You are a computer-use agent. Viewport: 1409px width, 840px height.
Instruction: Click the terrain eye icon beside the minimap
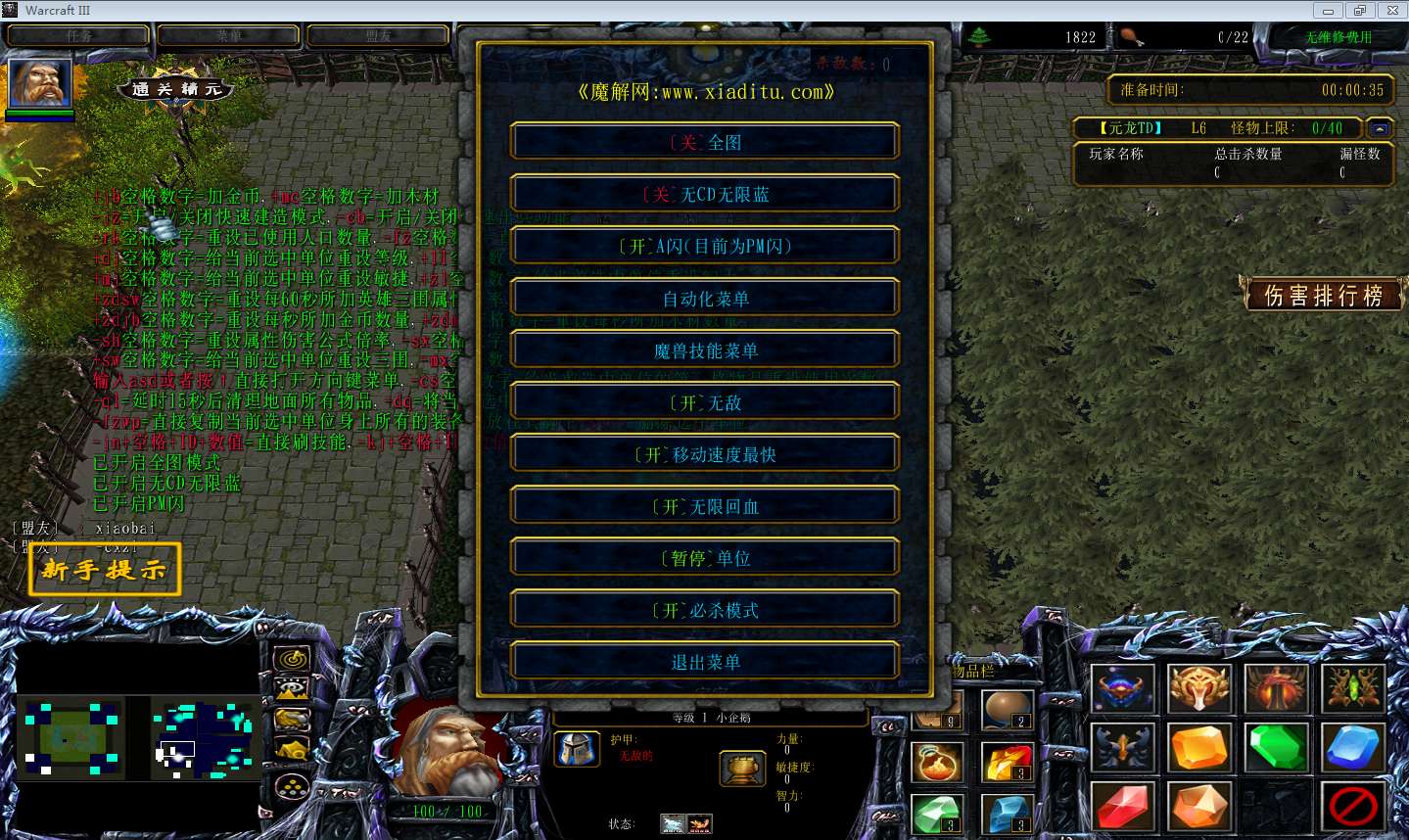pyautogui.click(x=291, y=687)
